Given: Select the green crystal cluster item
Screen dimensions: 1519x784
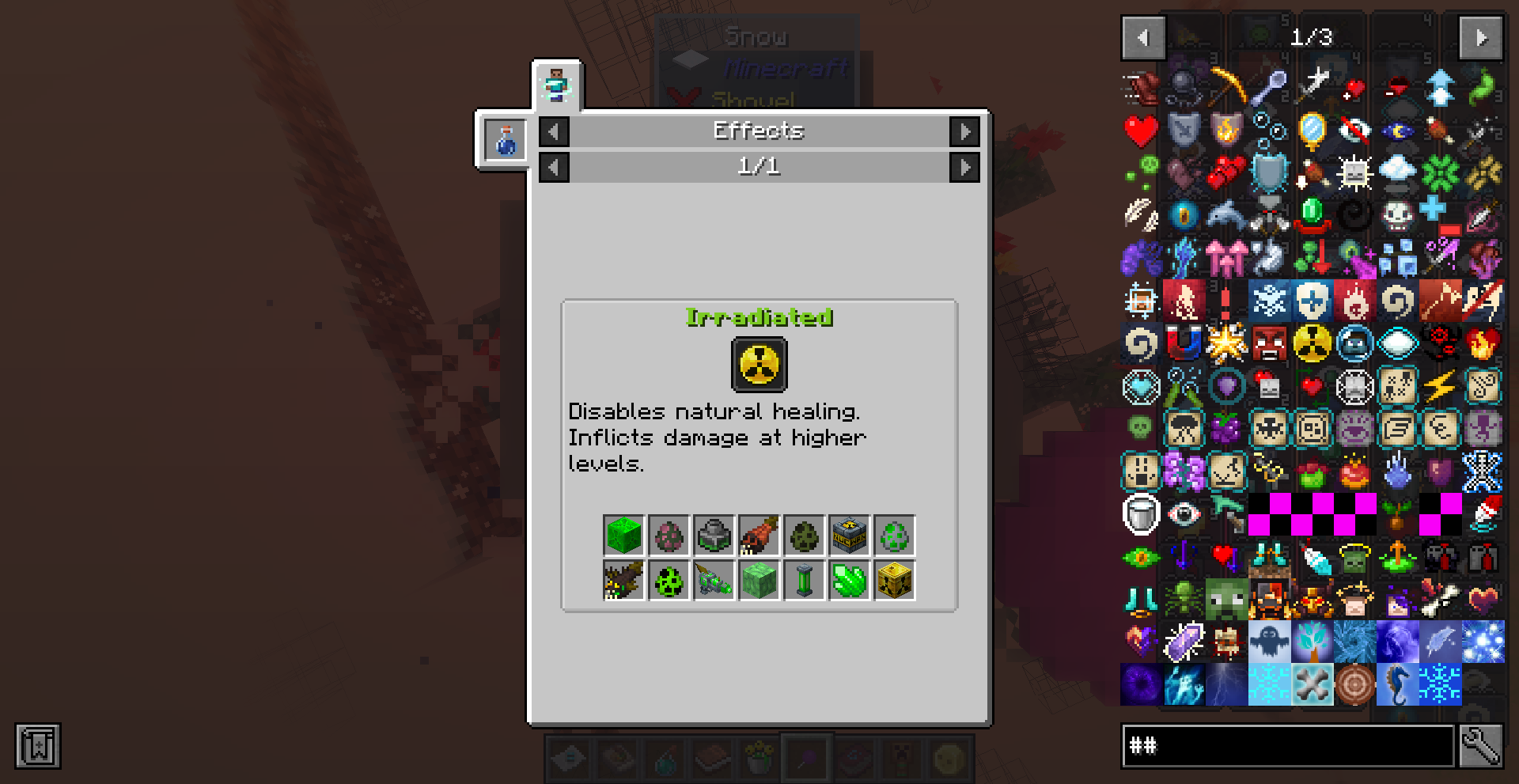Looking at the screenshot, I should point(850,581).
